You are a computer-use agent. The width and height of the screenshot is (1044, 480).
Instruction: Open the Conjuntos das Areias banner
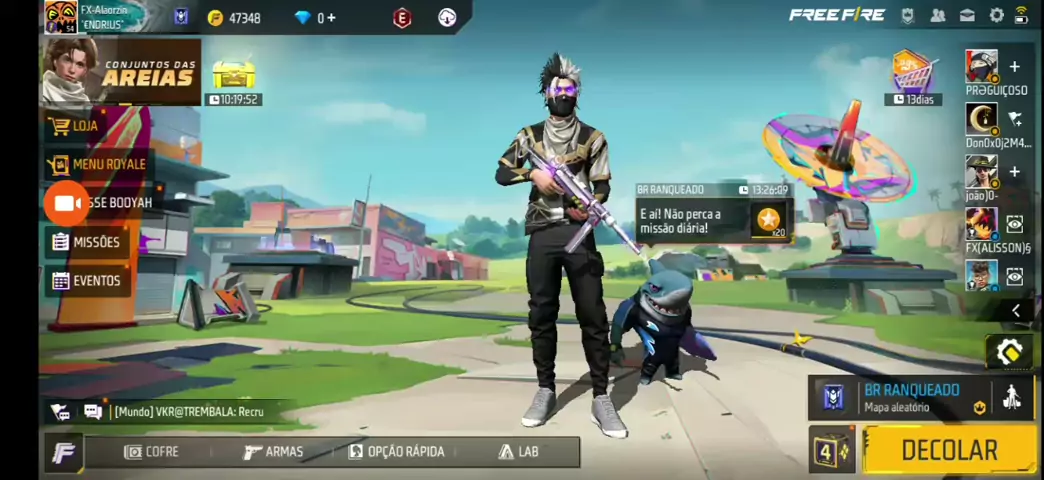pos(120,72)
